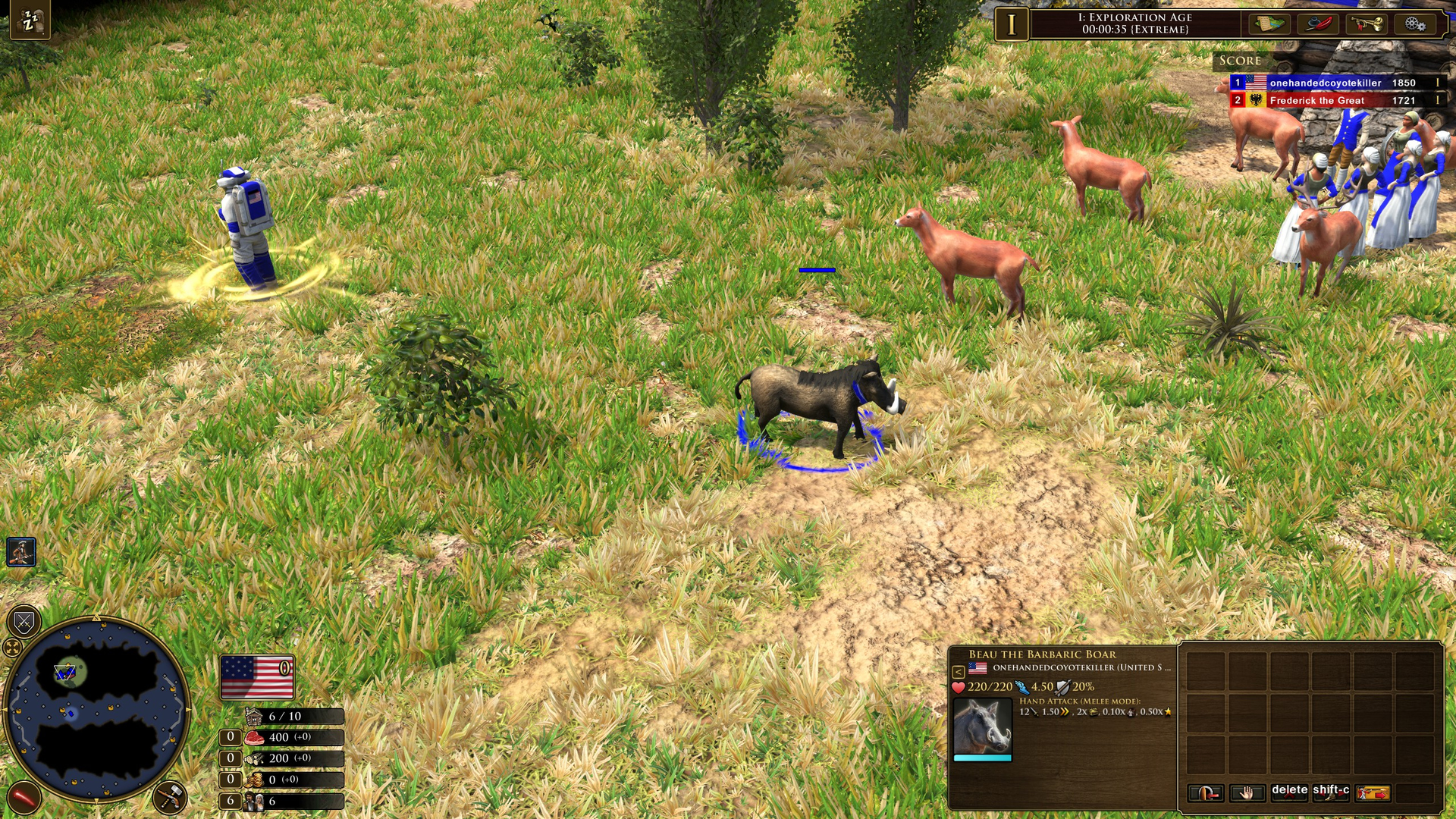1456x819 pixels.
Task: Toggle minimap zoom with the four-arrows icon
Action: [13, 648]
